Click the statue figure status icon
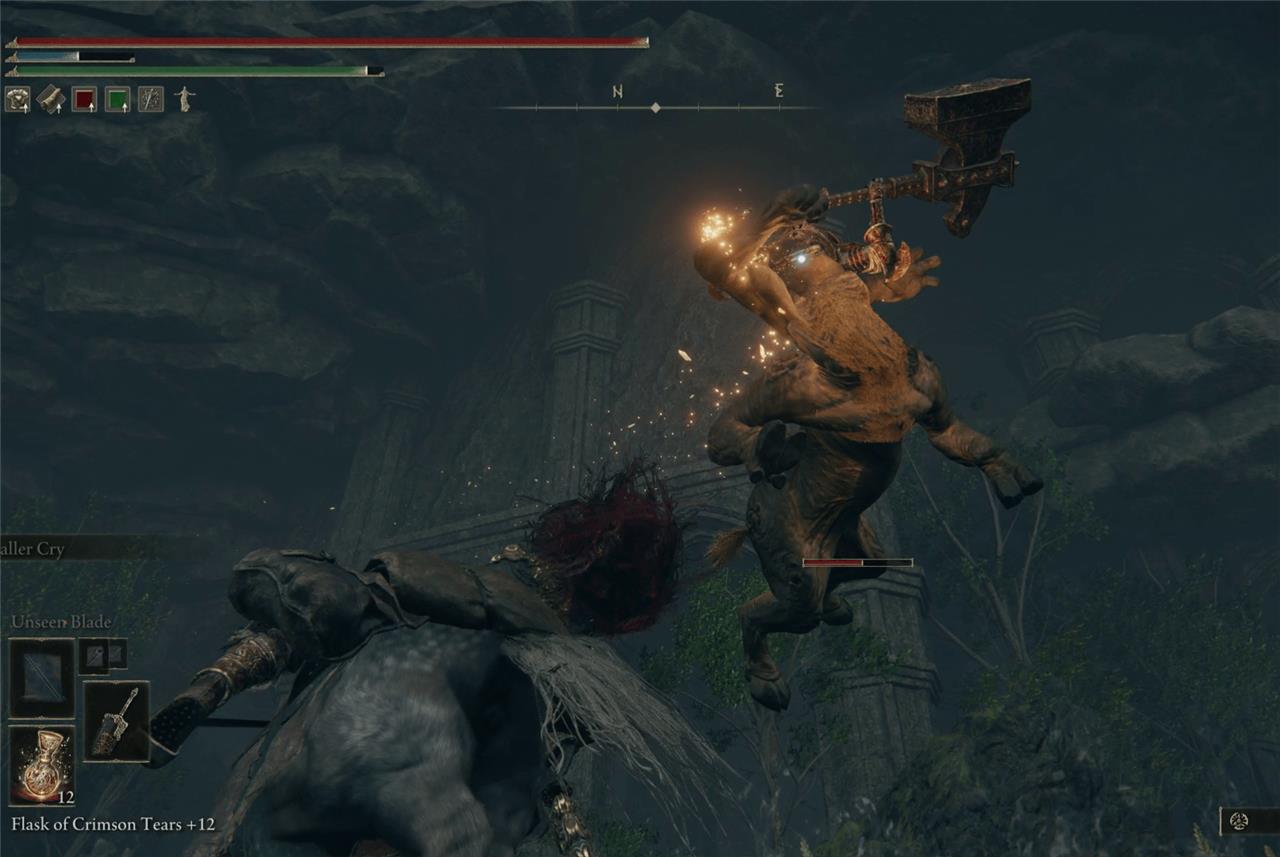 coord(184,98)
